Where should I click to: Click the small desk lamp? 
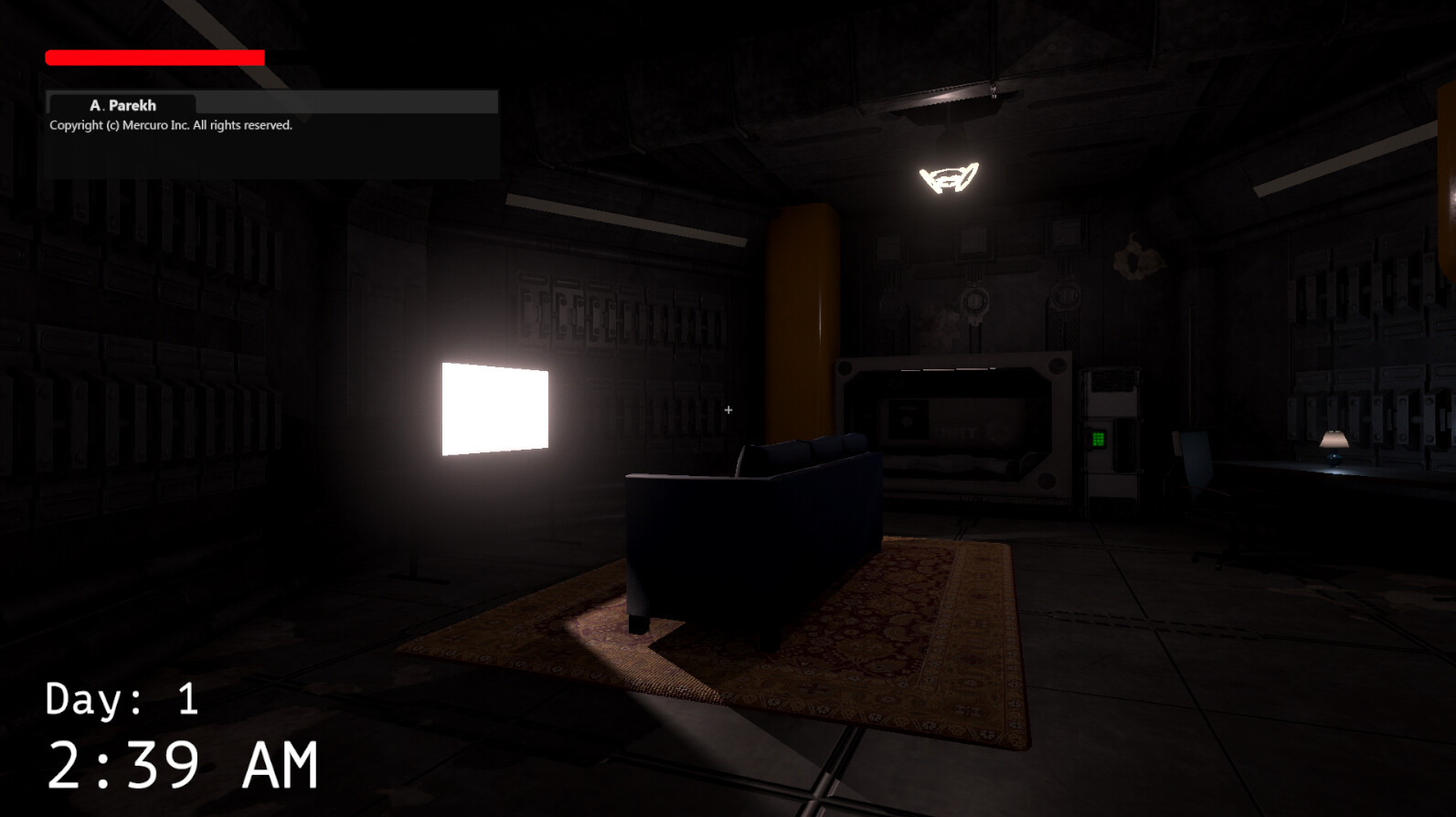[x=1334, y=443]
